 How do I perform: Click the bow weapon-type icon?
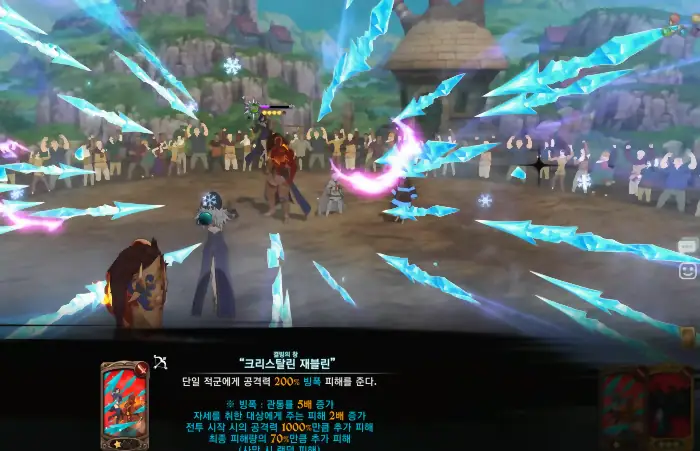[x=160, y=363]
